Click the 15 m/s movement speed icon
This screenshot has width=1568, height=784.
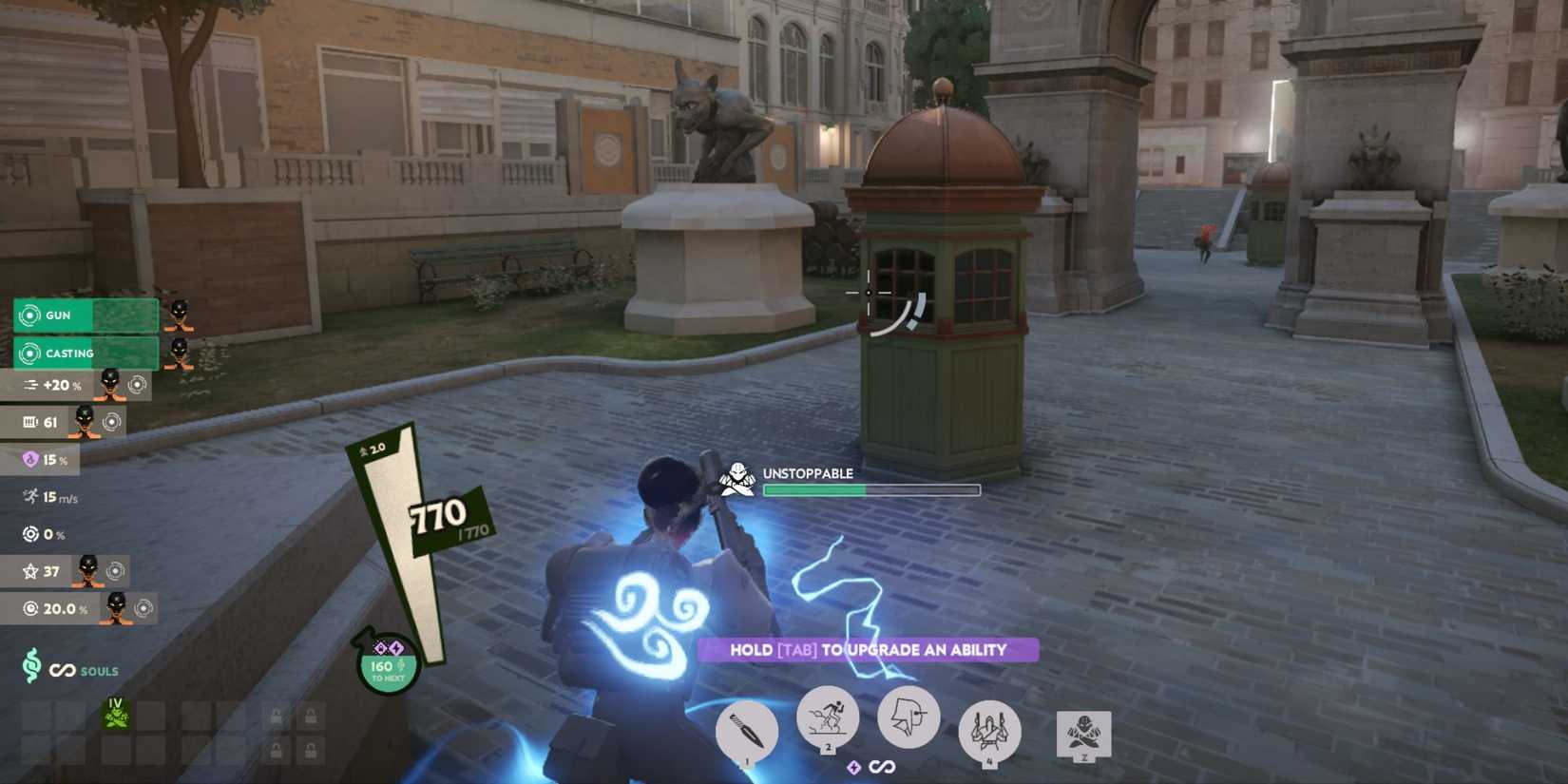point(29,496)
